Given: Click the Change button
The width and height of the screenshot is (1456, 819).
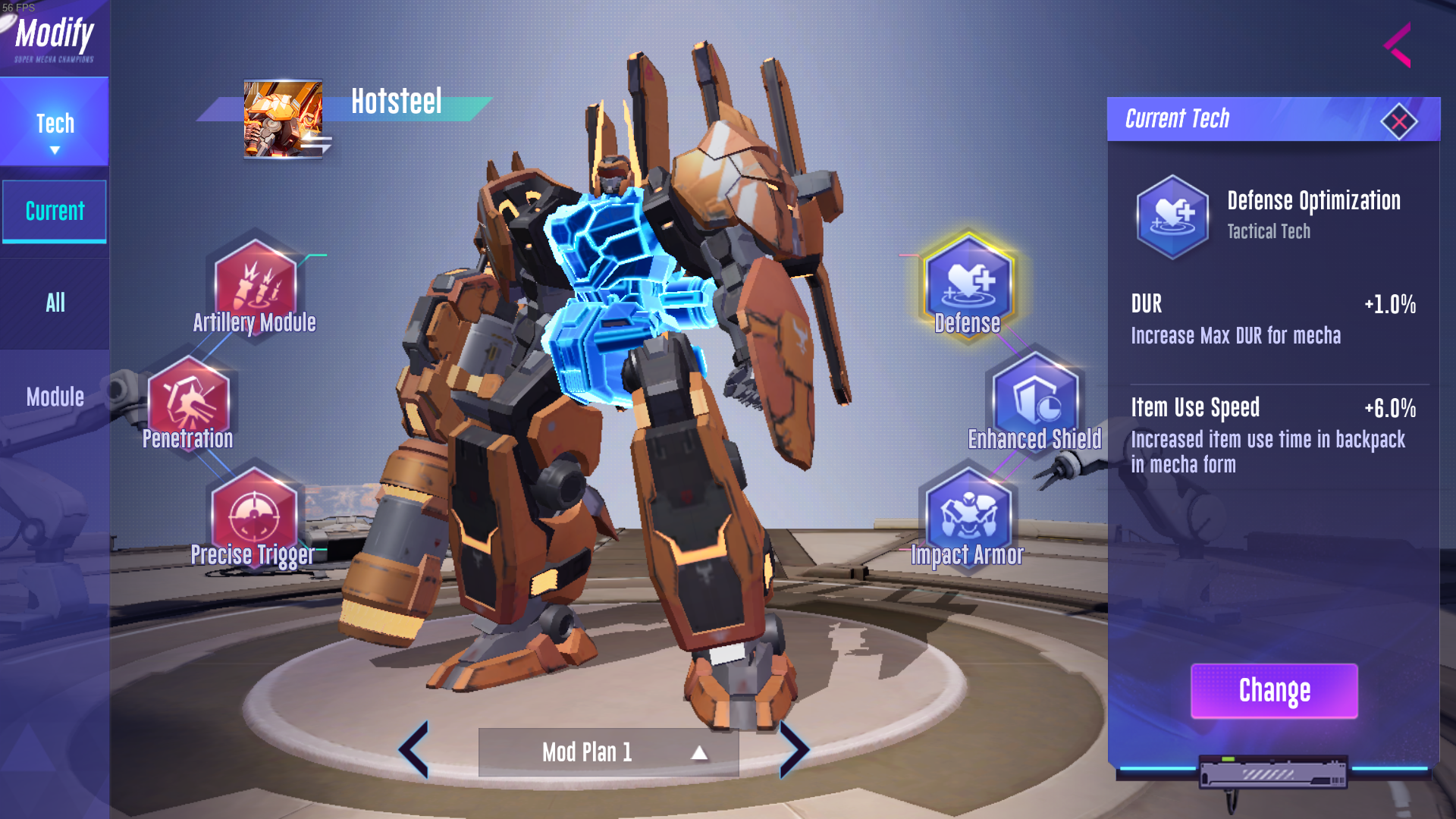Looking at the screenshot, I should click(1274, 691).
